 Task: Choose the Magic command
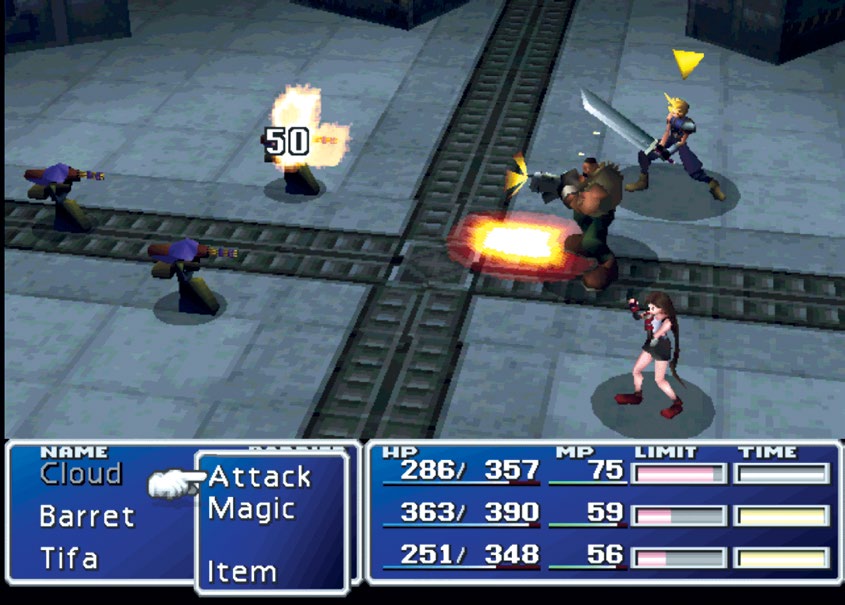pos(251,509)
